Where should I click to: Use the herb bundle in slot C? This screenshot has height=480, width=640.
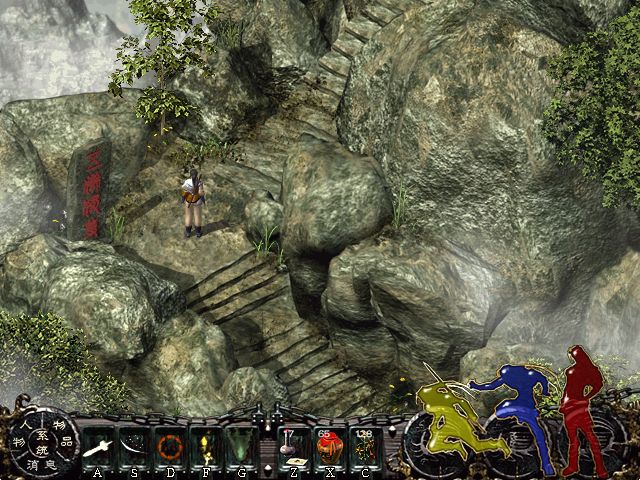(364, 445)
